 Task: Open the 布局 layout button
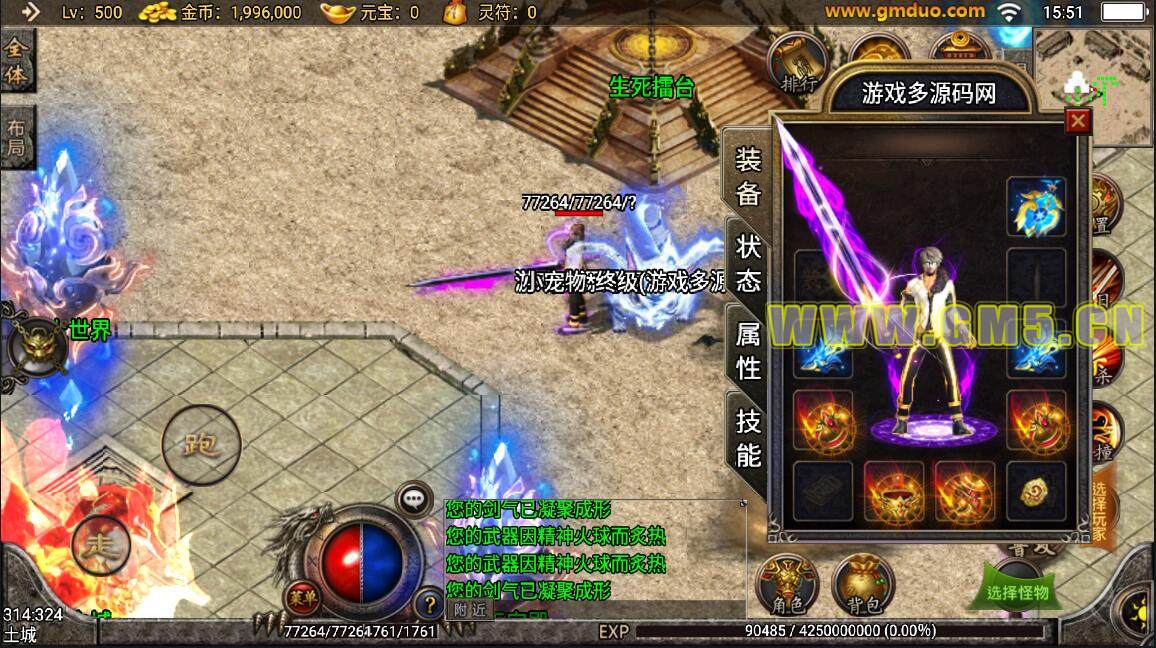16,140
